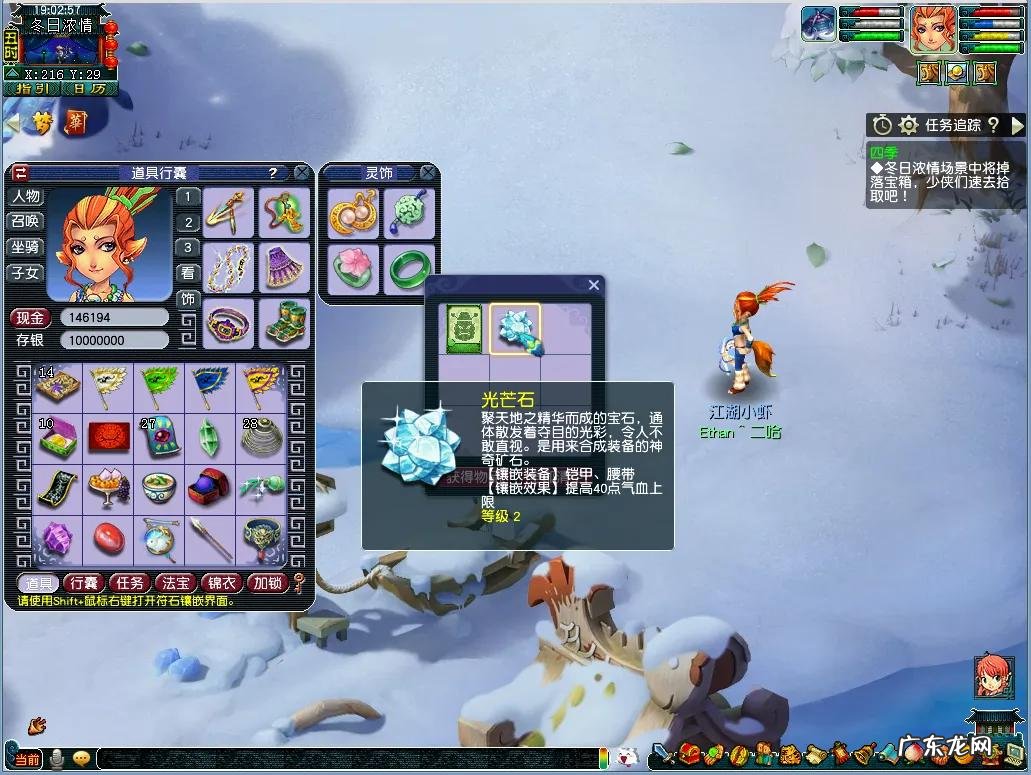The width and height of the screenshot is (1031, 775).
Task: Pick the red gem inventory item
Action: (x=109, y=539)
